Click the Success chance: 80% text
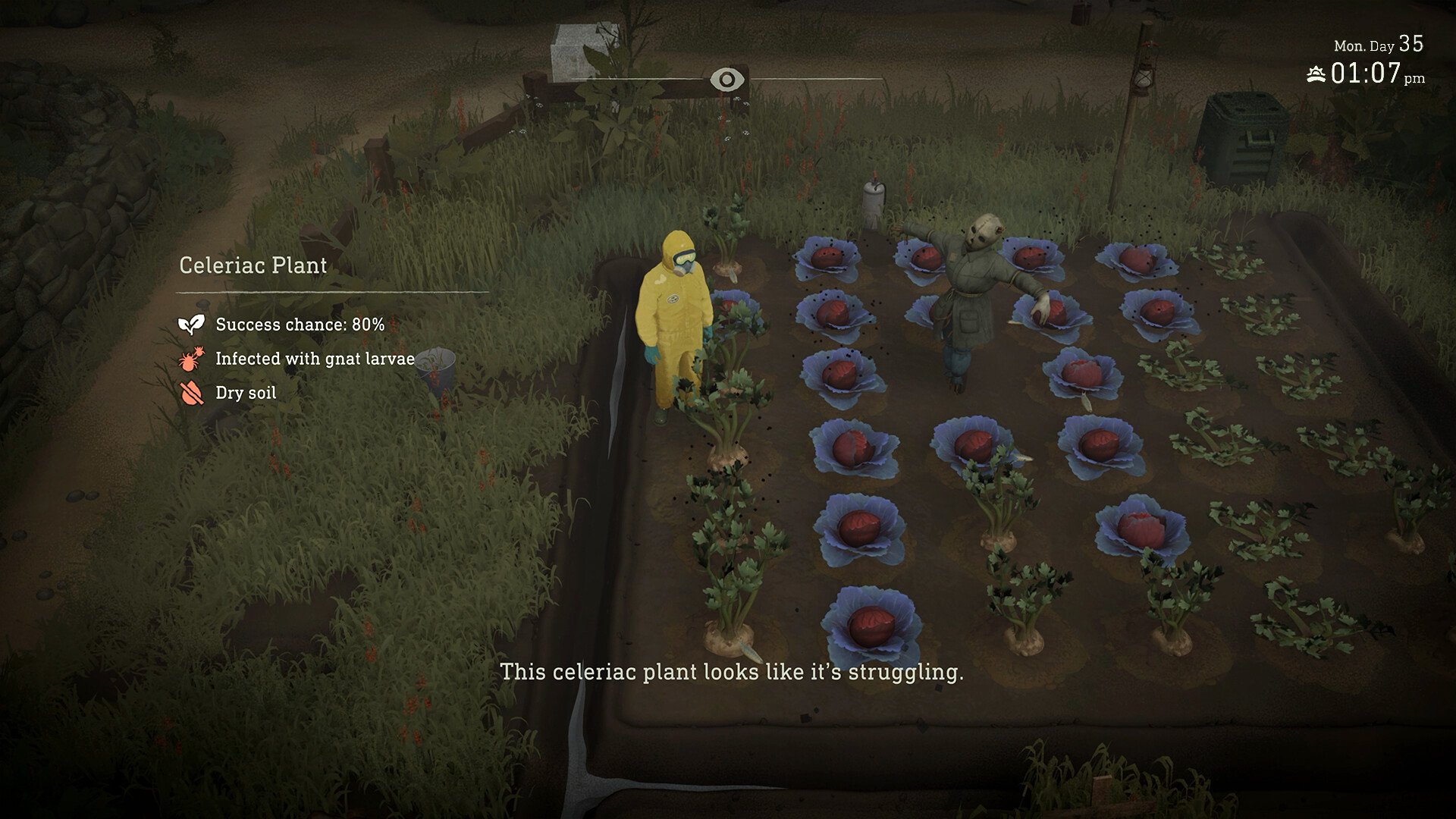Screen dimensions: 1456x819 [300, 325]
